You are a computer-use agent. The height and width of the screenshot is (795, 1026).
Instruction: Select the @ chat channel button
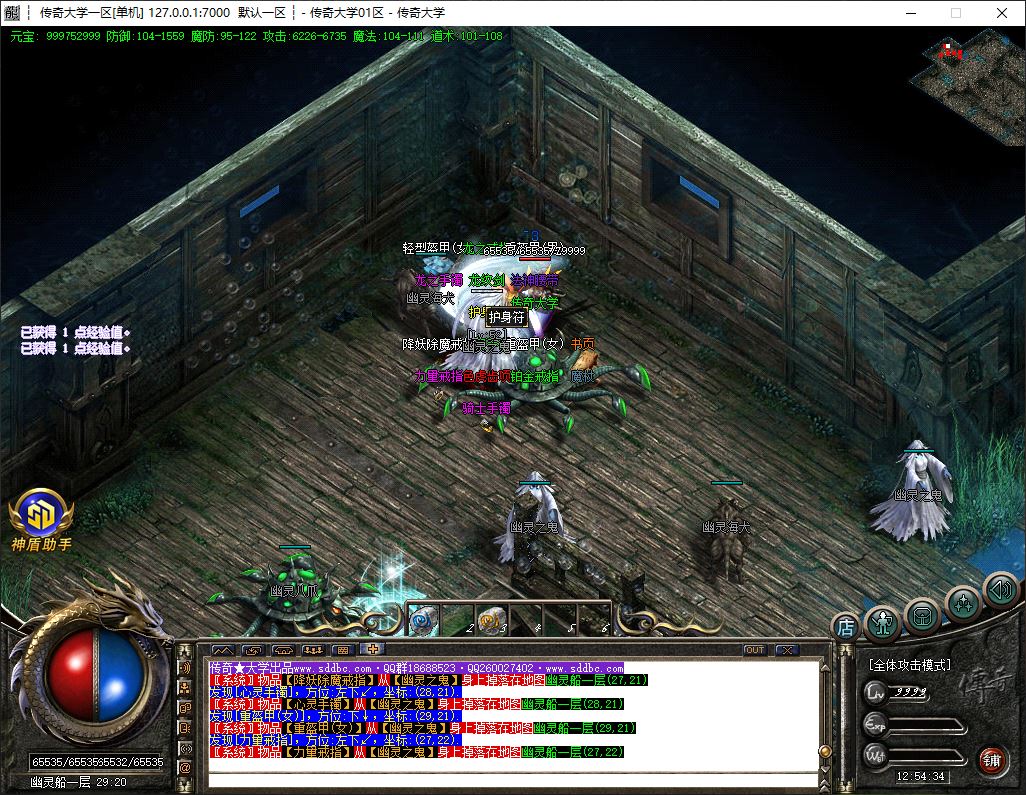click(x=185, y=767)
